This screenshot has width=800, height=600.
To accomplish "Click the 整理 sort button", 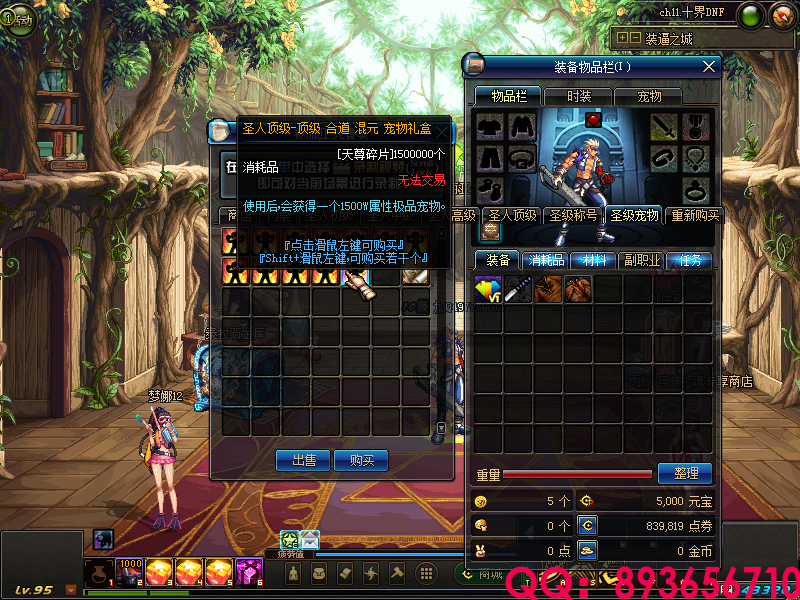I will [685, 473].
